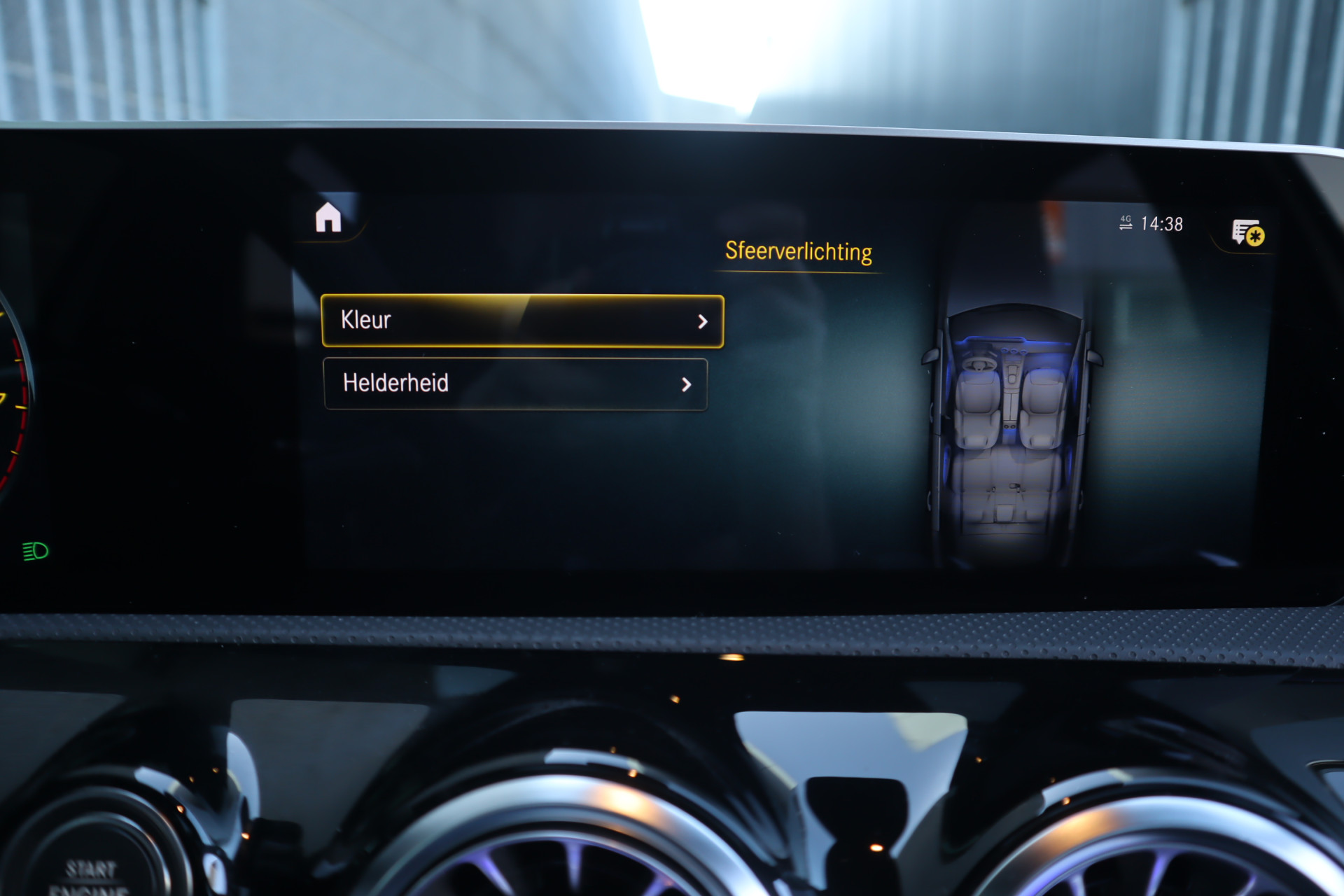
Task: Go to the home screen icon
Action: [328, 218]
